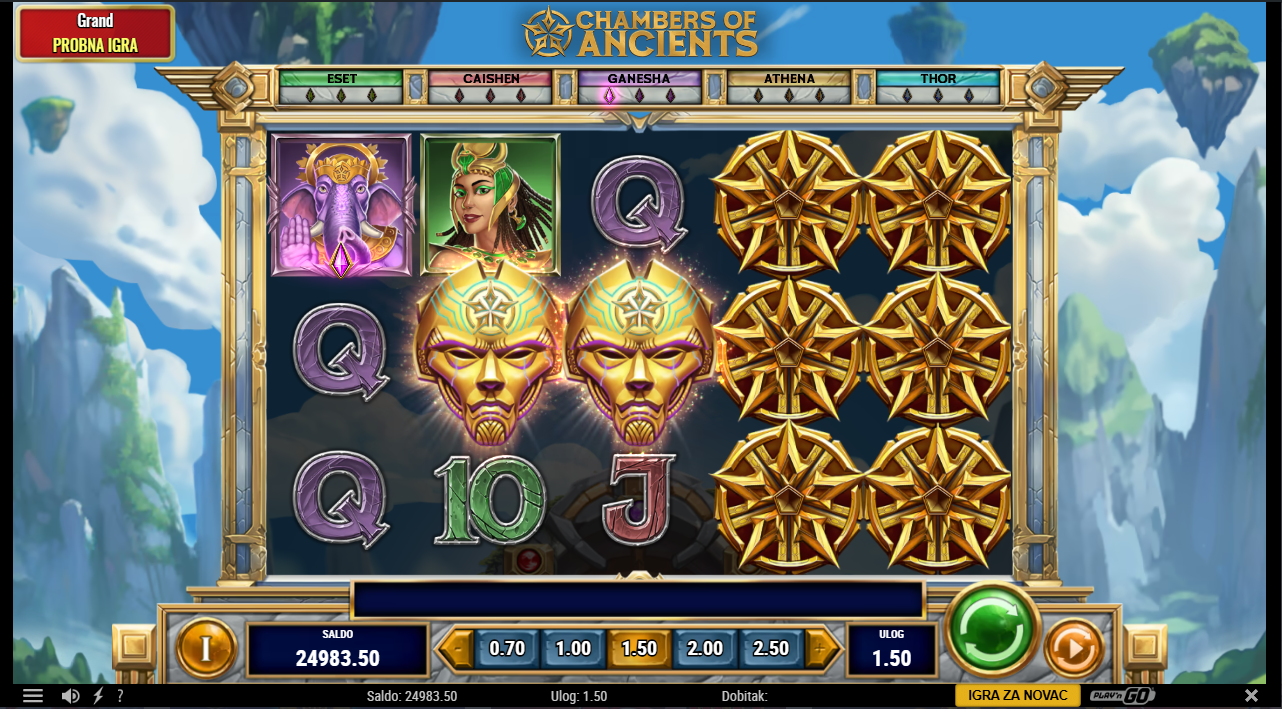Spin the reels with the green button
The image size is (1282, 709).
(993, 631)
